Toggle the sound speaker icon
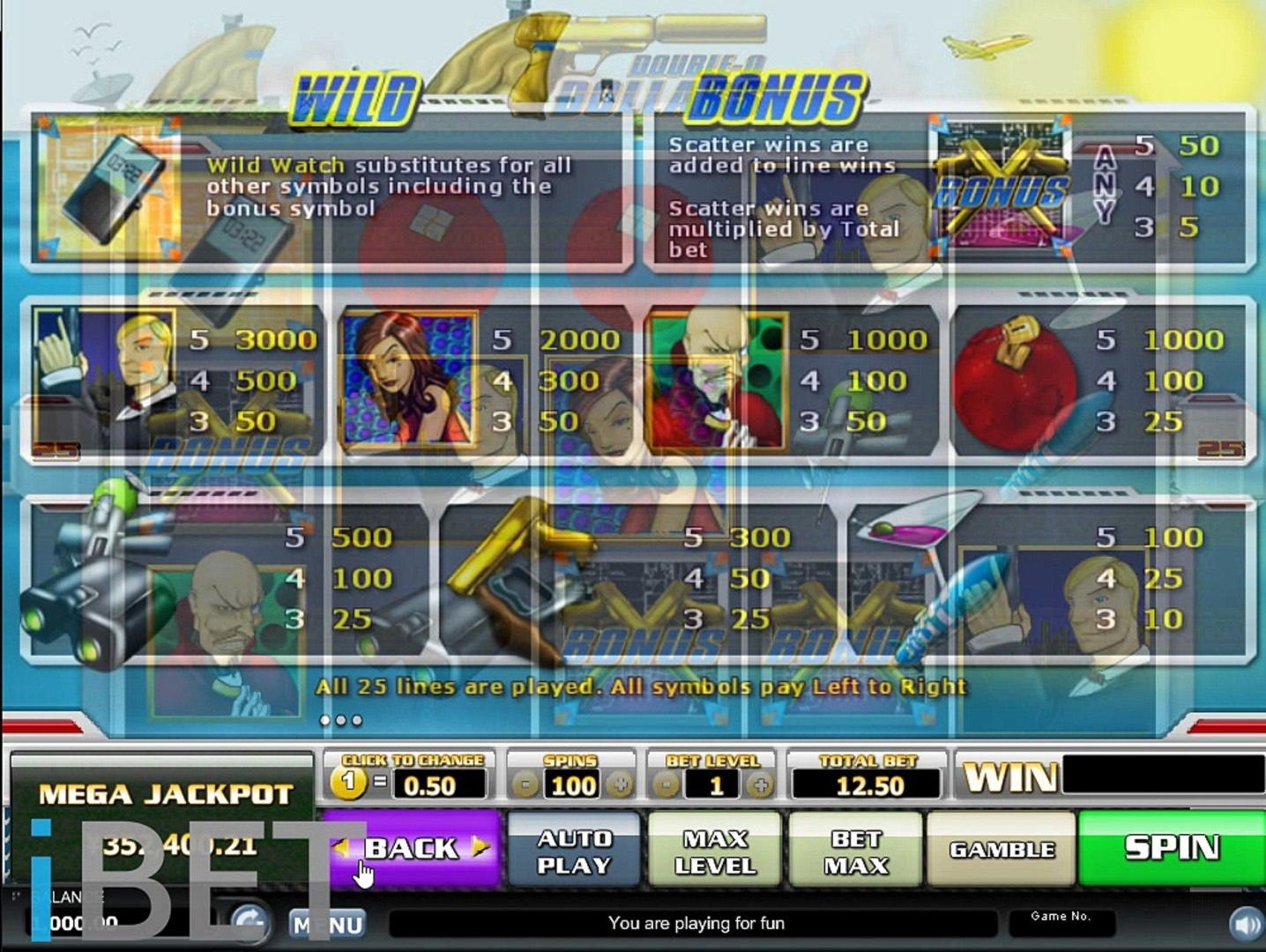The height and width of the screenshot is (952, 1266). click(x=1245, y=924)
